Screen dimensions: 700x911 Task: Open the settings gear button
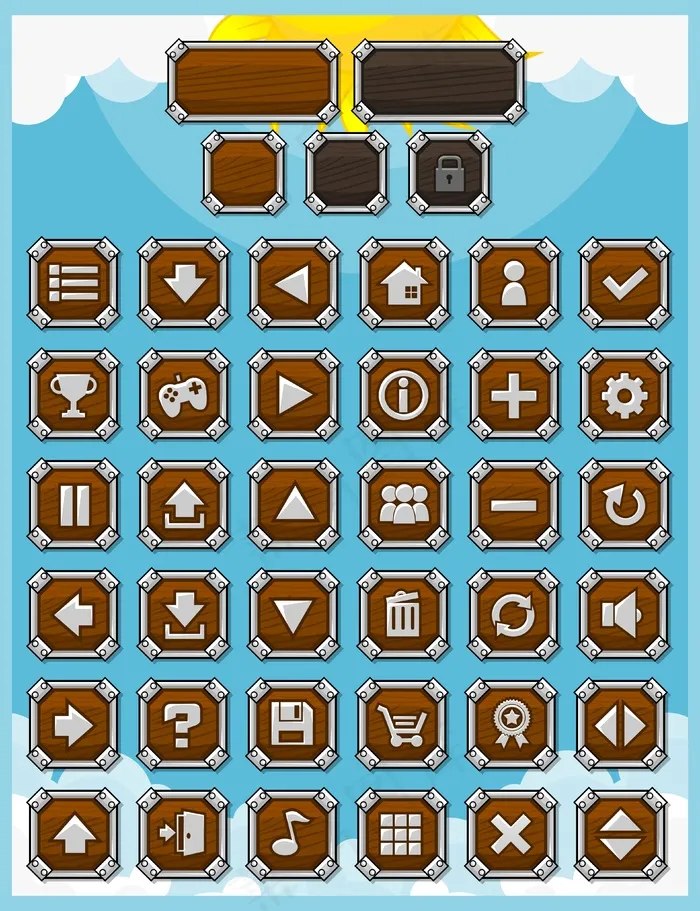(x=624, y=395)
